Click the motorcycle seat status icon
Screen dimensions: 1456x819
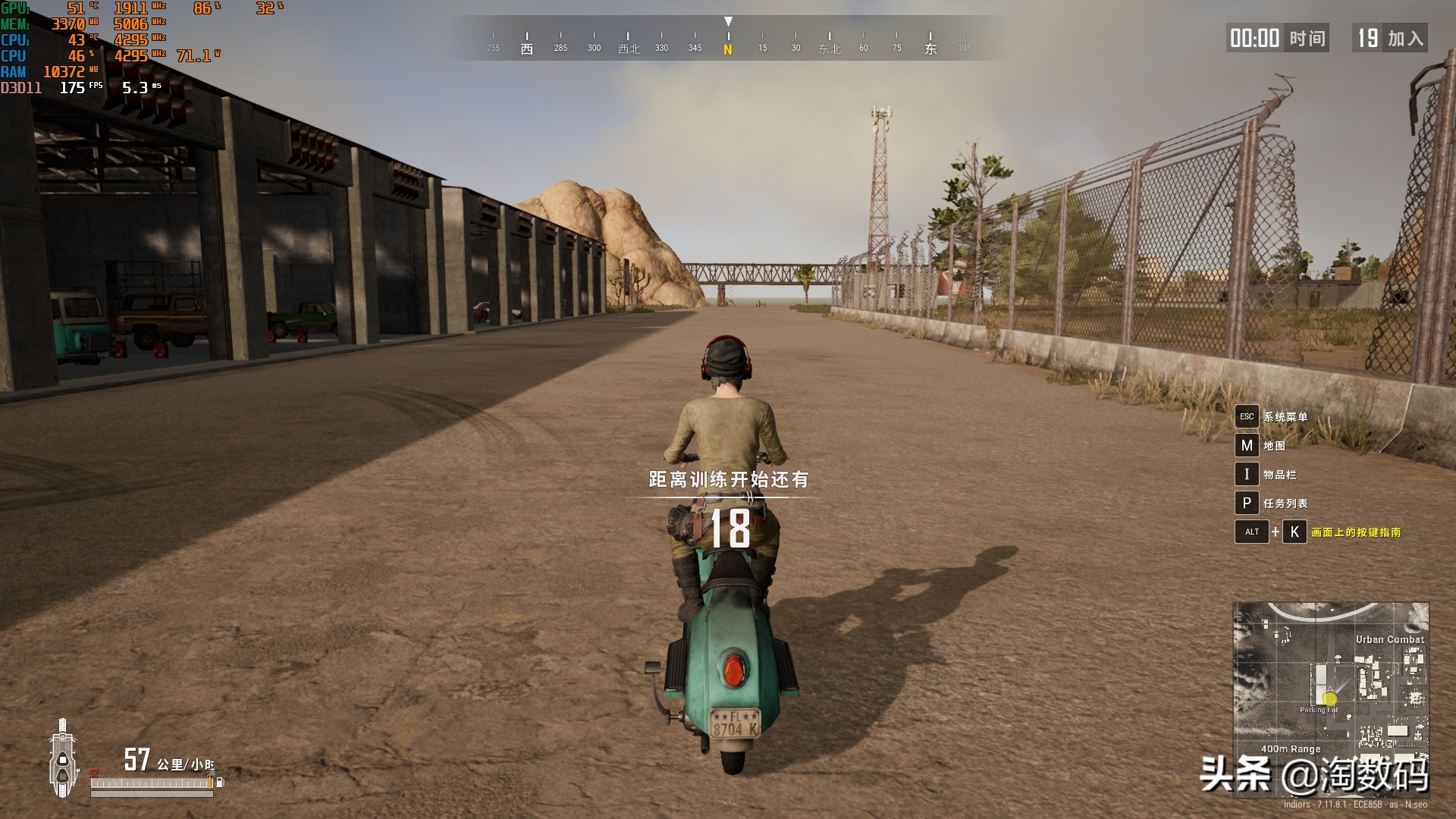pos(63,758)
